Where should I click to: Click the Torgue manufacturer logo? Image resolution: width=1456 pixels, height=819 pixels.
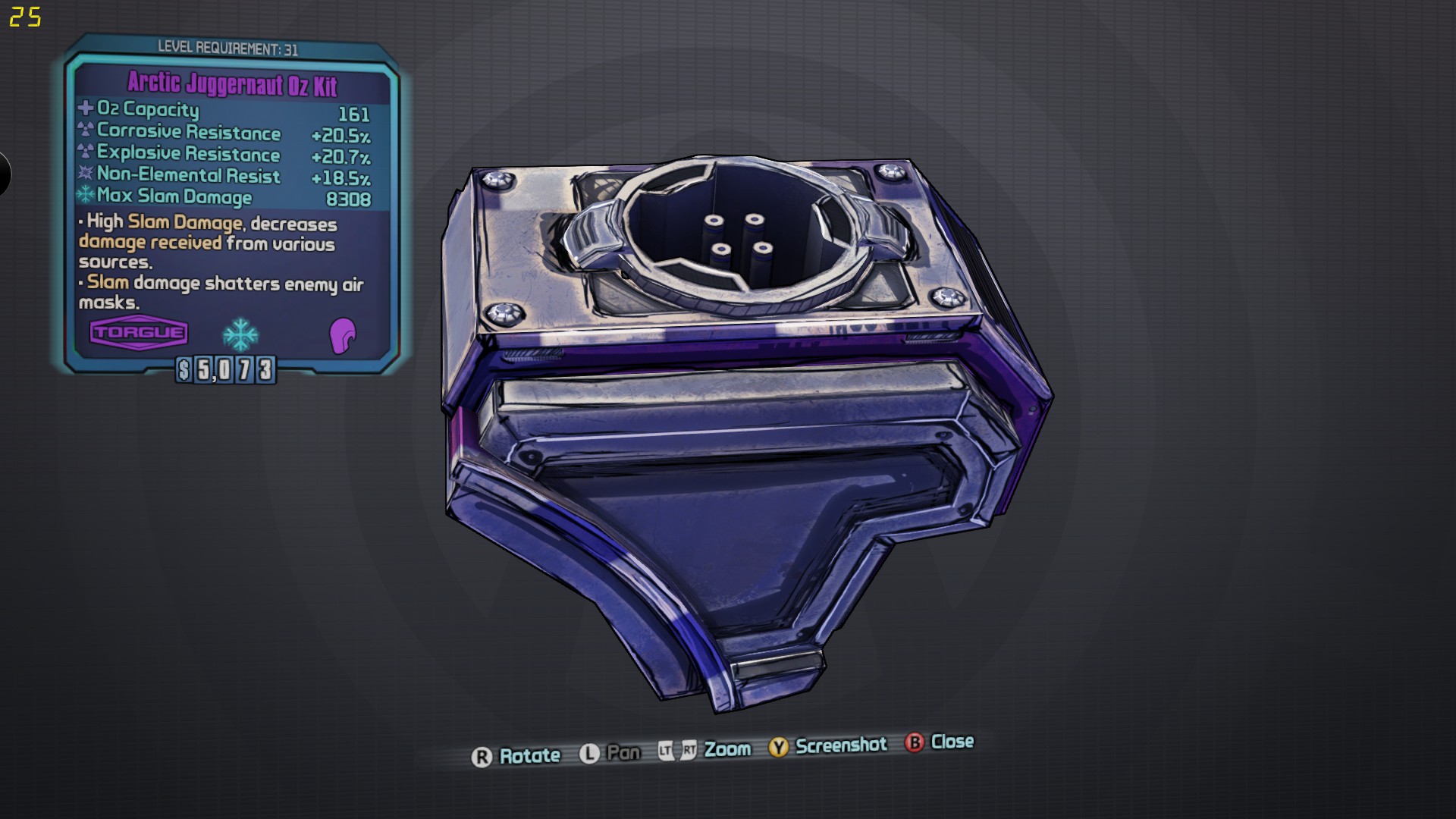(x=139, y=332)
